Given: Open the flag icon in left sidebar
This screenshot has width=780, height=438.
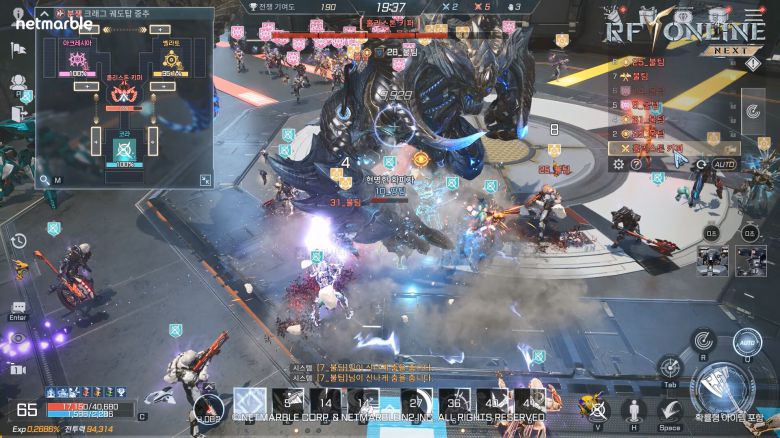Looking at the screenshot, I should tap(18, 49).
